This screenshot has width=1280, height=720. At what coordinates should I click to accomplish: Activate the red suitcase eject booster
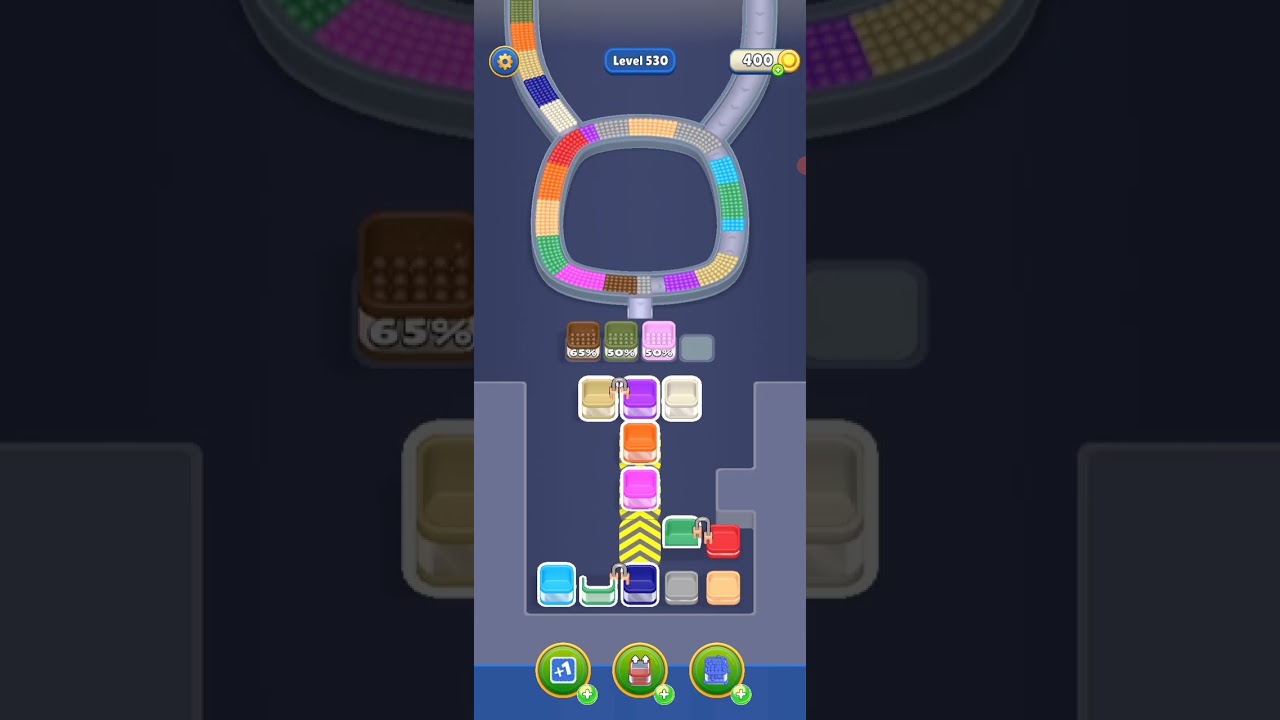pyautogui.click(x=640, y=670)
